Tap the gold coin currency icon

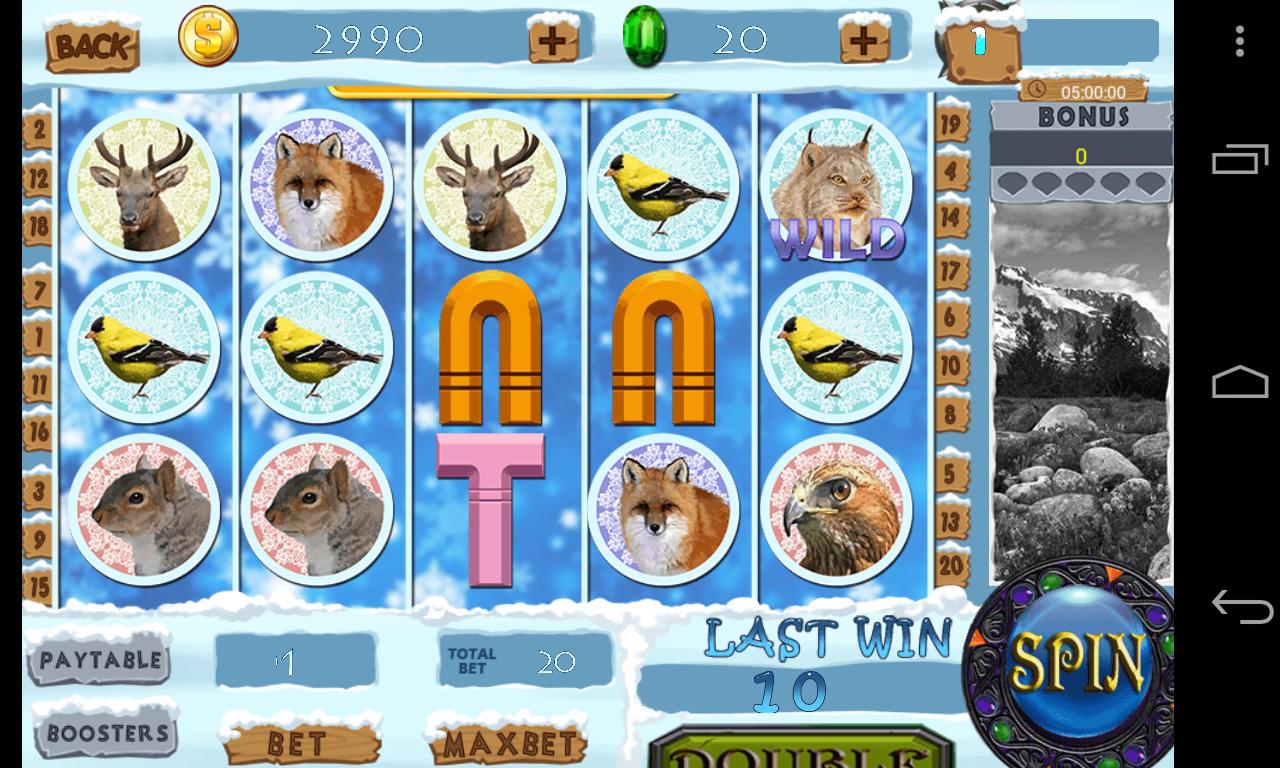[x=208, y=37]
